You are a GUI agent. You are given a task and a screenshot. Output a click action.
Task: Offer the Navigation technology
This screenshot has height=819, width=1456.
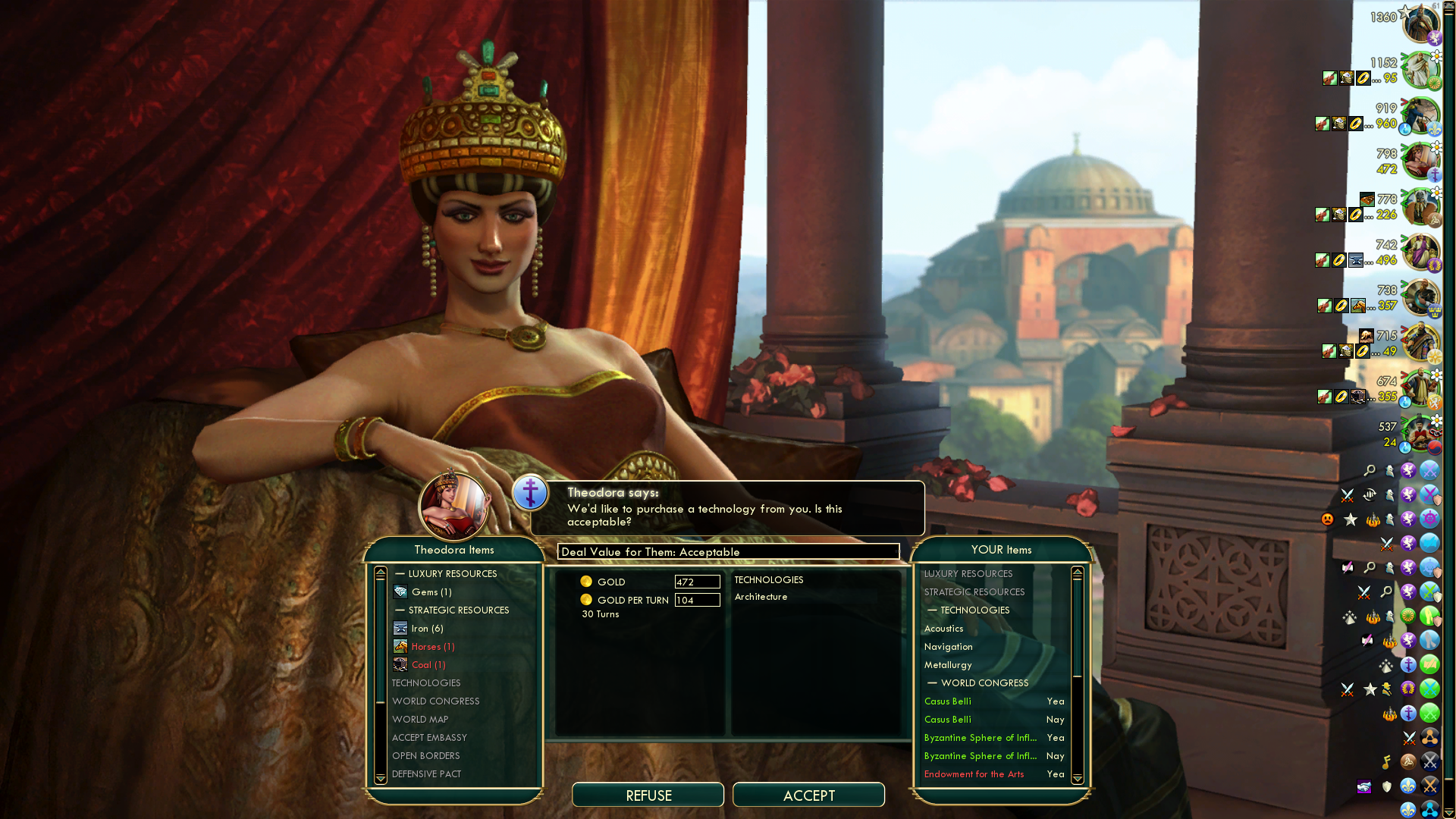tap(948, 647)
